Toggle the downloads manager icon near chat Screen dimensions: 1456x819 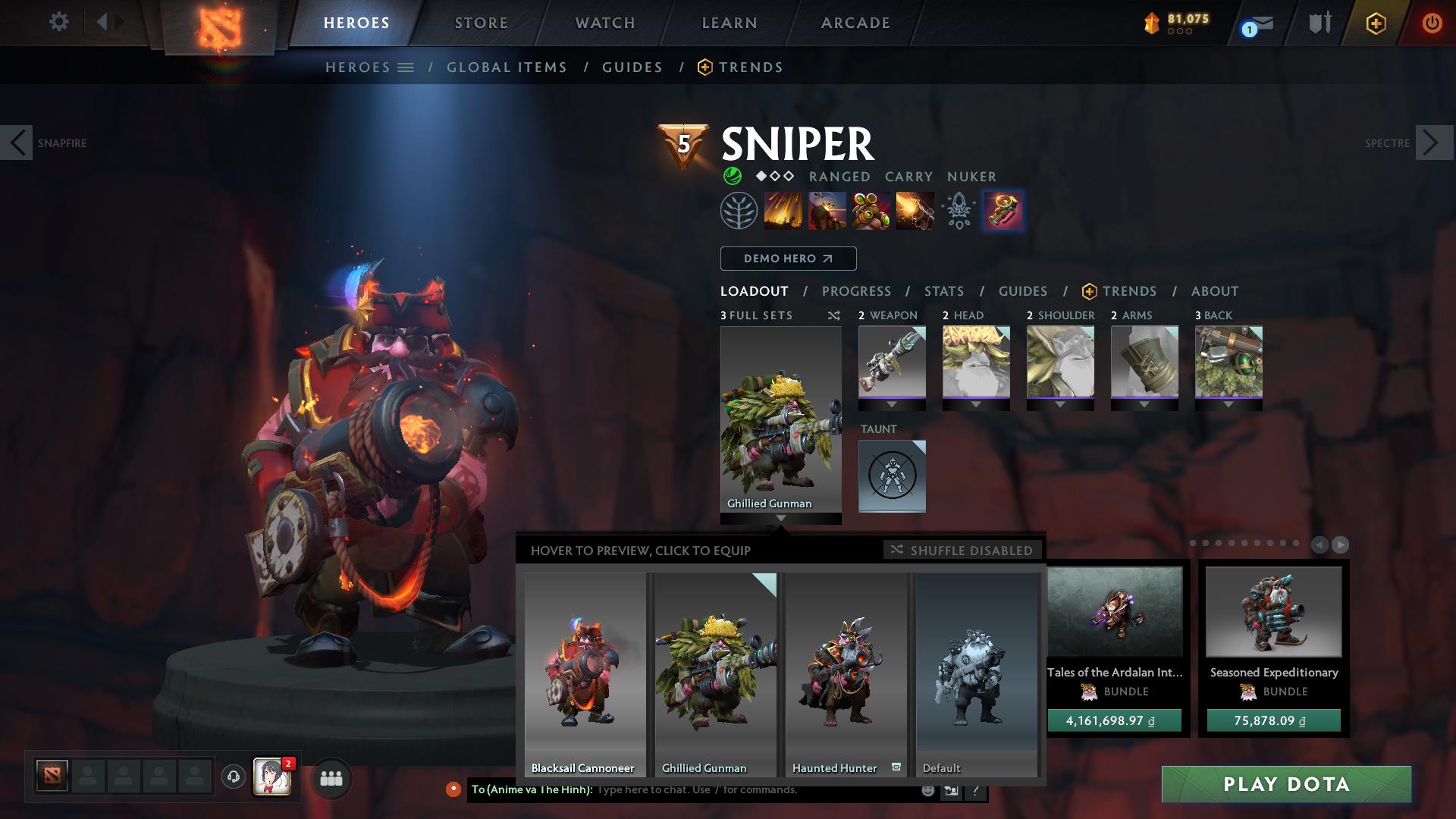[948, 790]
